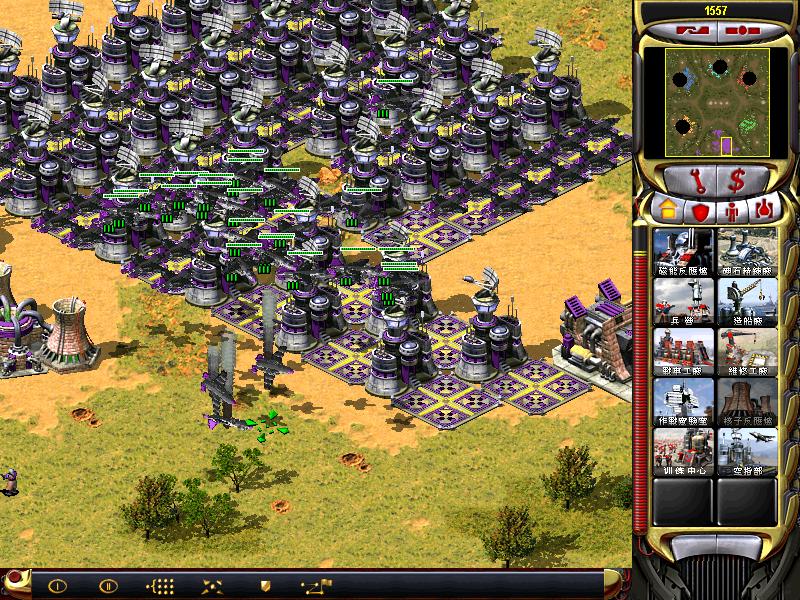Switch to the buildings tab (house icon)
This screenshot has height=600, width=800.
click(x=665, y=212)
